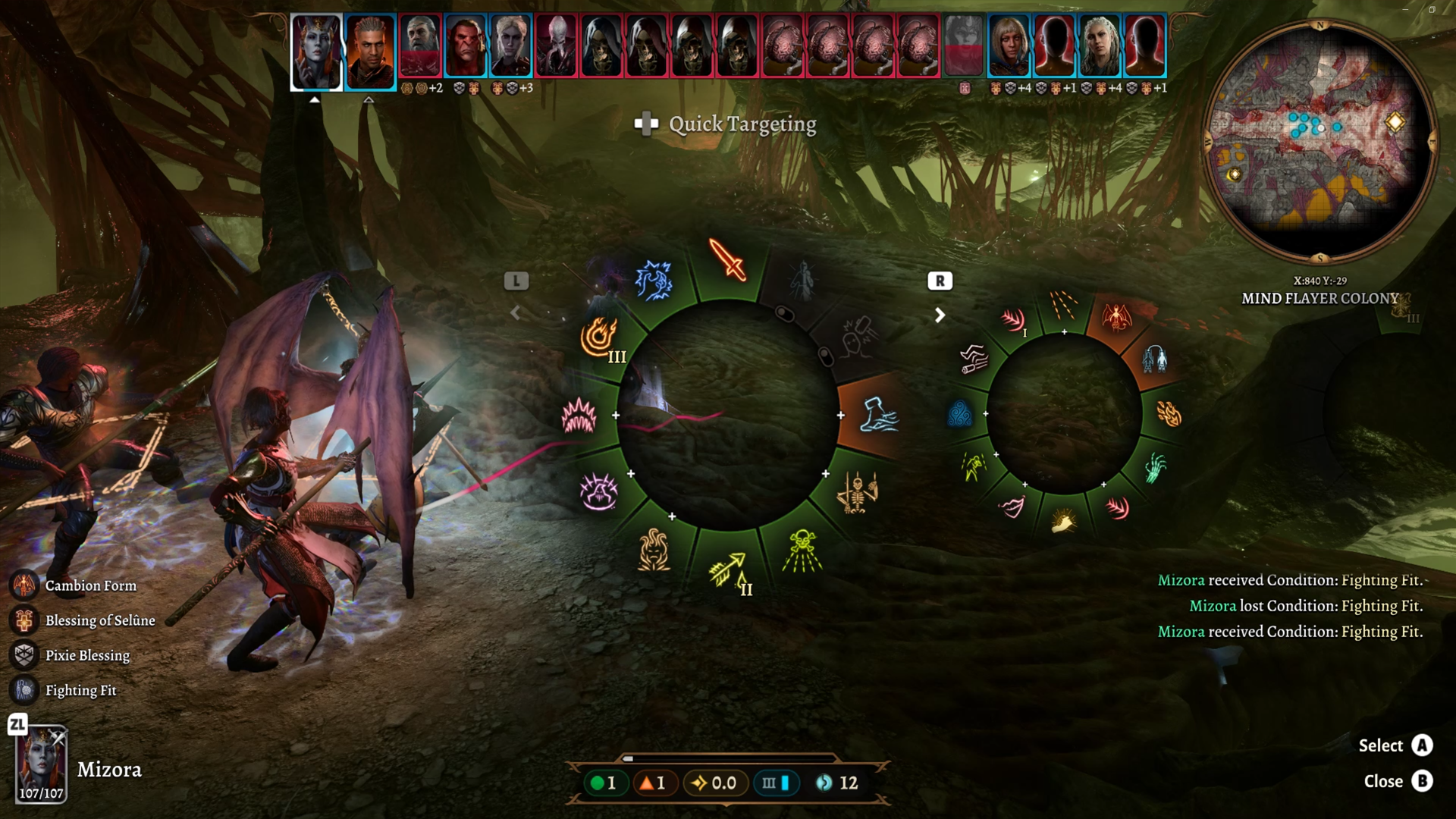Choose the pink lips ability

coord(1012,506)
